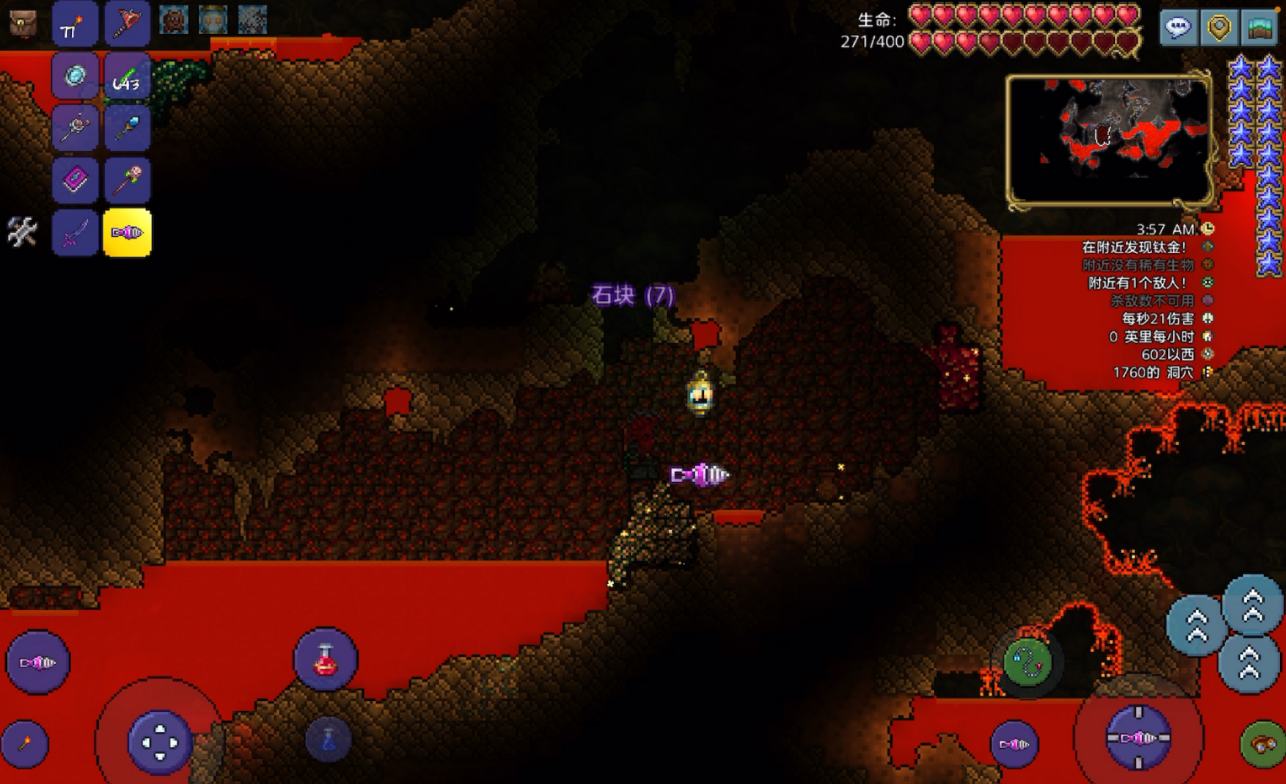Use the blue mana potion button

[x=328, y=739]
